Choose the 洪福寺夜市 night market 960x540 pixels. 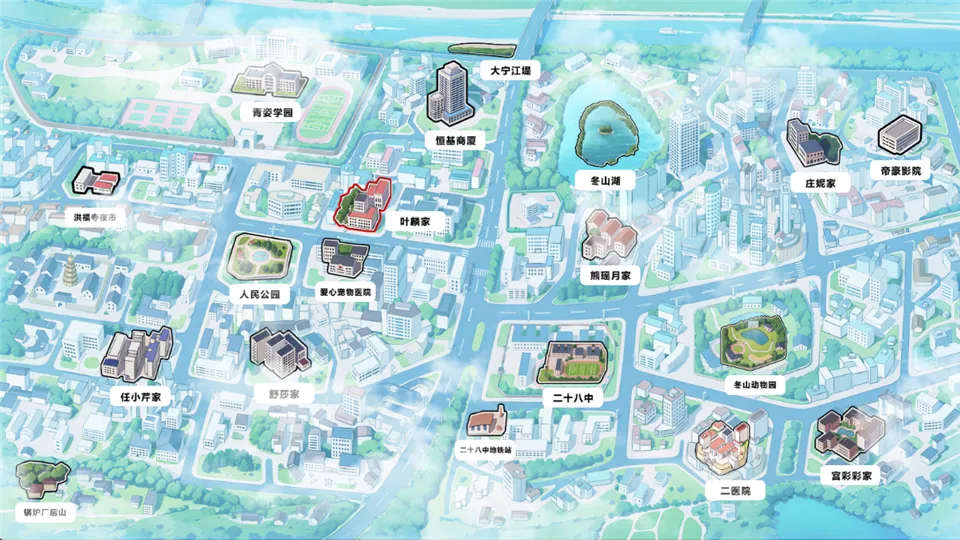pyautogui.click(x=96, y=182)
